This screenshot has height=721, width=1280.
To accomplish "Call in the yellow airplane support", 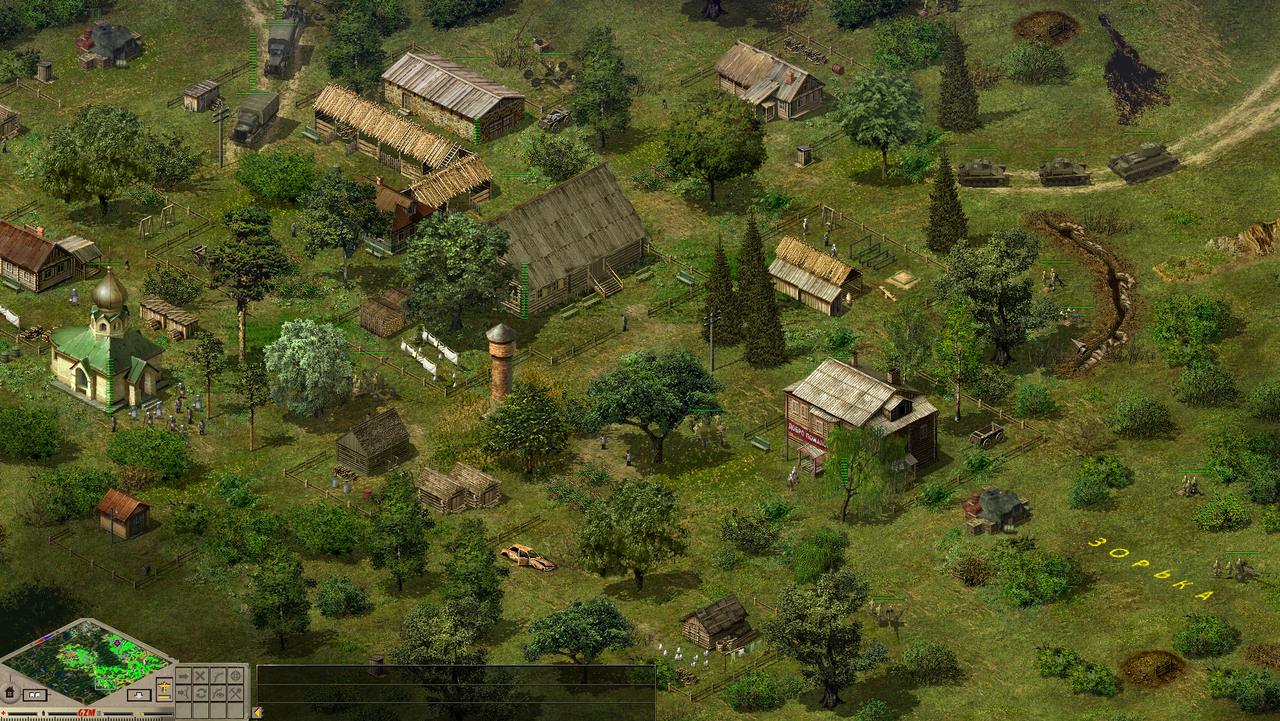I will coord(164,686).
